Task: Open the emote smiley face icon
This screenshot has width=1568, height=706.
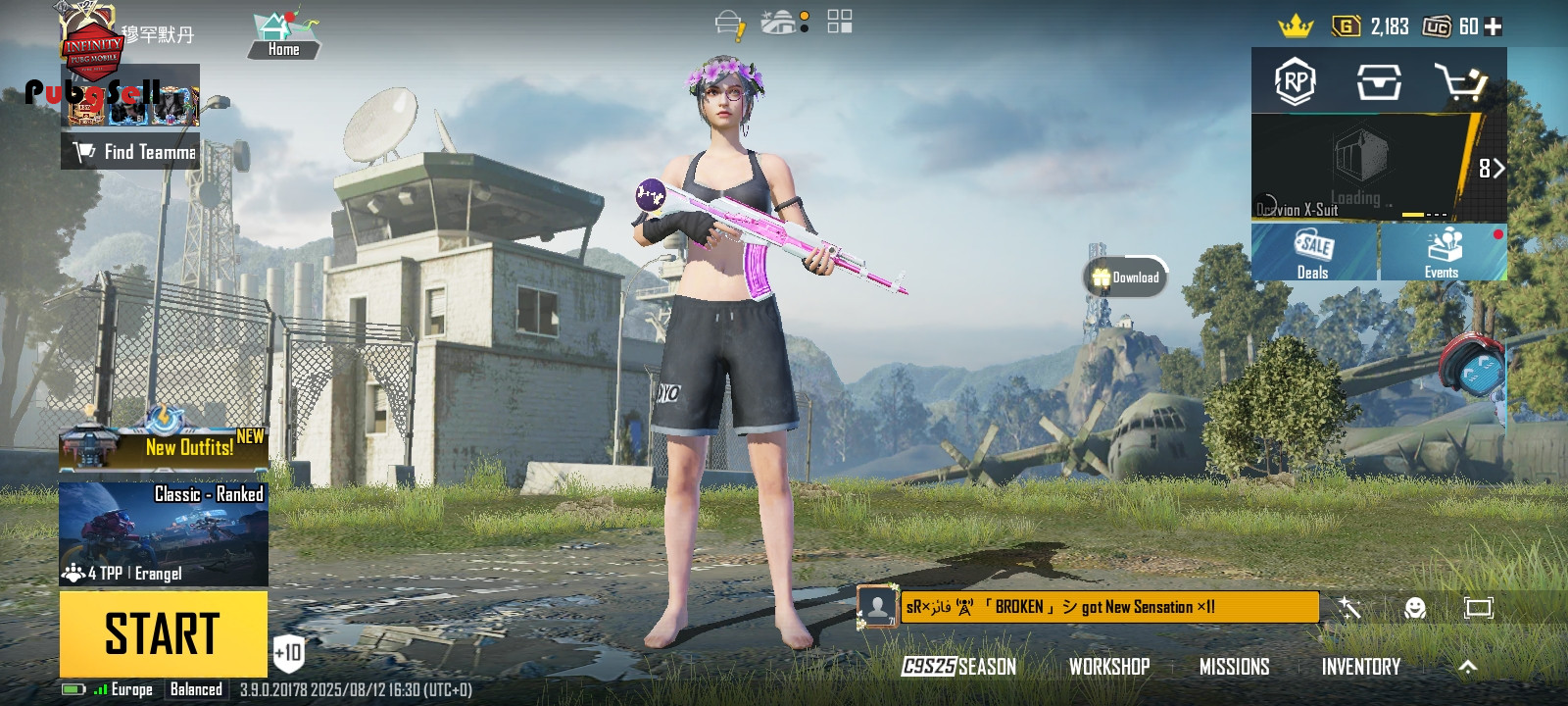Action: [1414, 608]
